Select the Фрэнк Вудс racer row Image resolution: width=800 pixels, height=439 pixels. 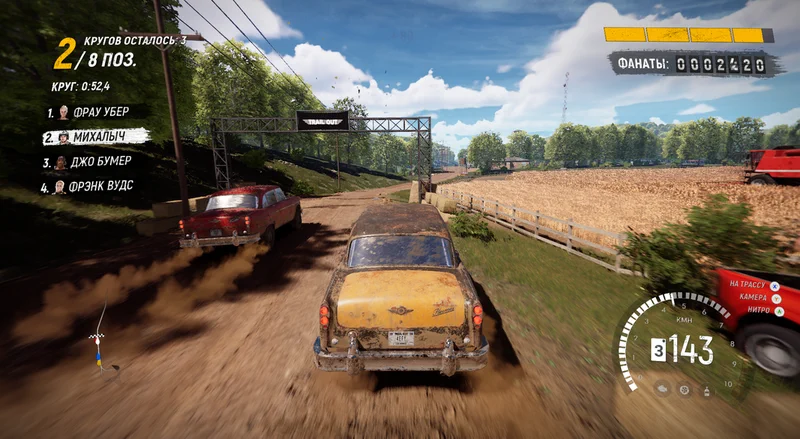coord(92,186)
